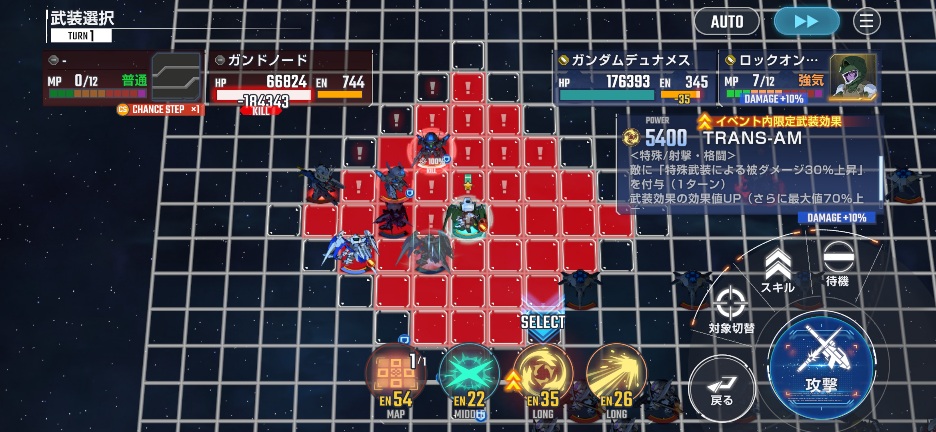This screenshot has height=432, width=936.
Task: Show the TRANS-AM weapon description panel
Action: (x=748, y=166)
